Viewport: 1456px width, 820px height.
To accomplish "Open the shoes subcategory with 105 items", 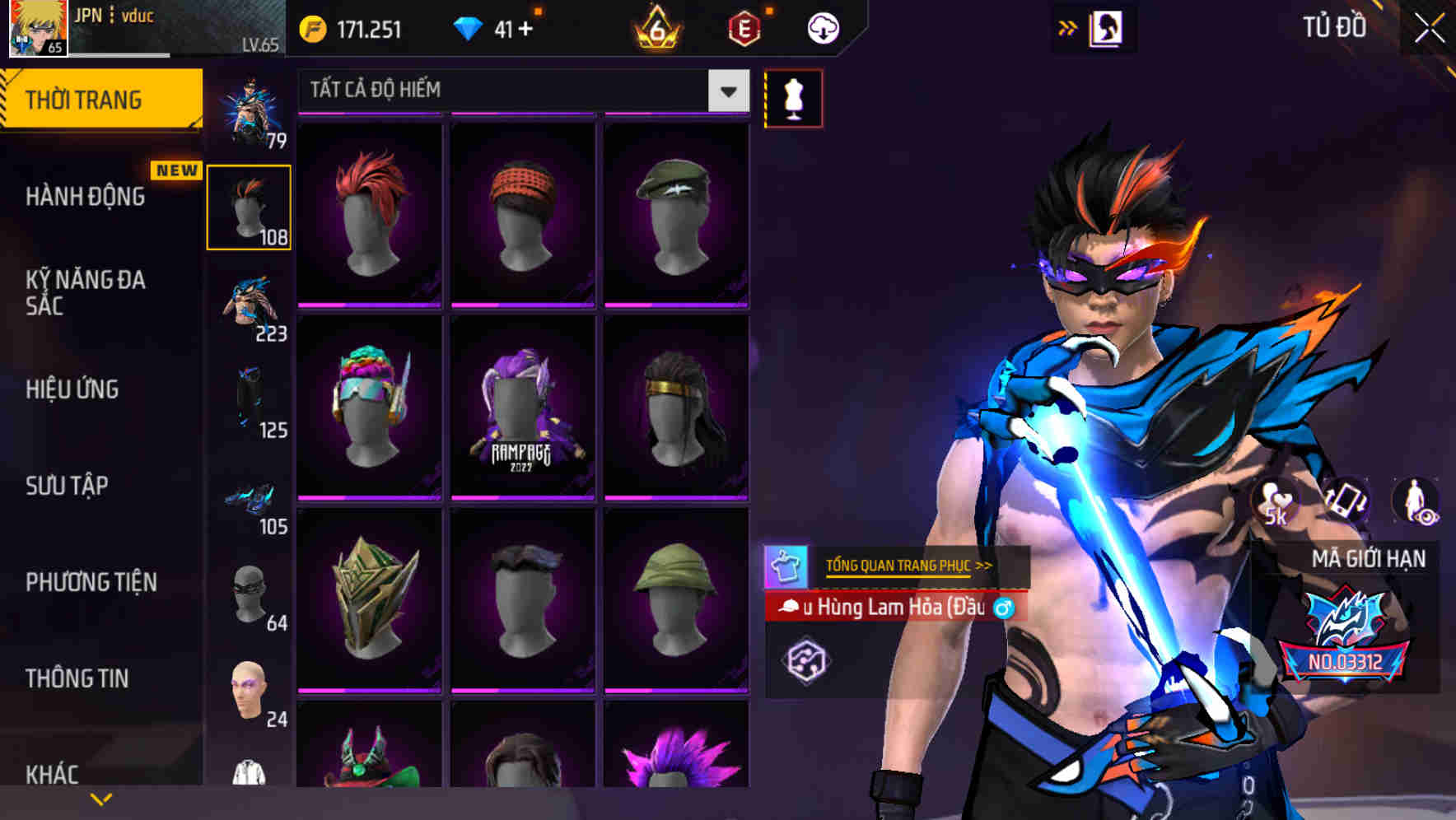I will click(250, 501).
